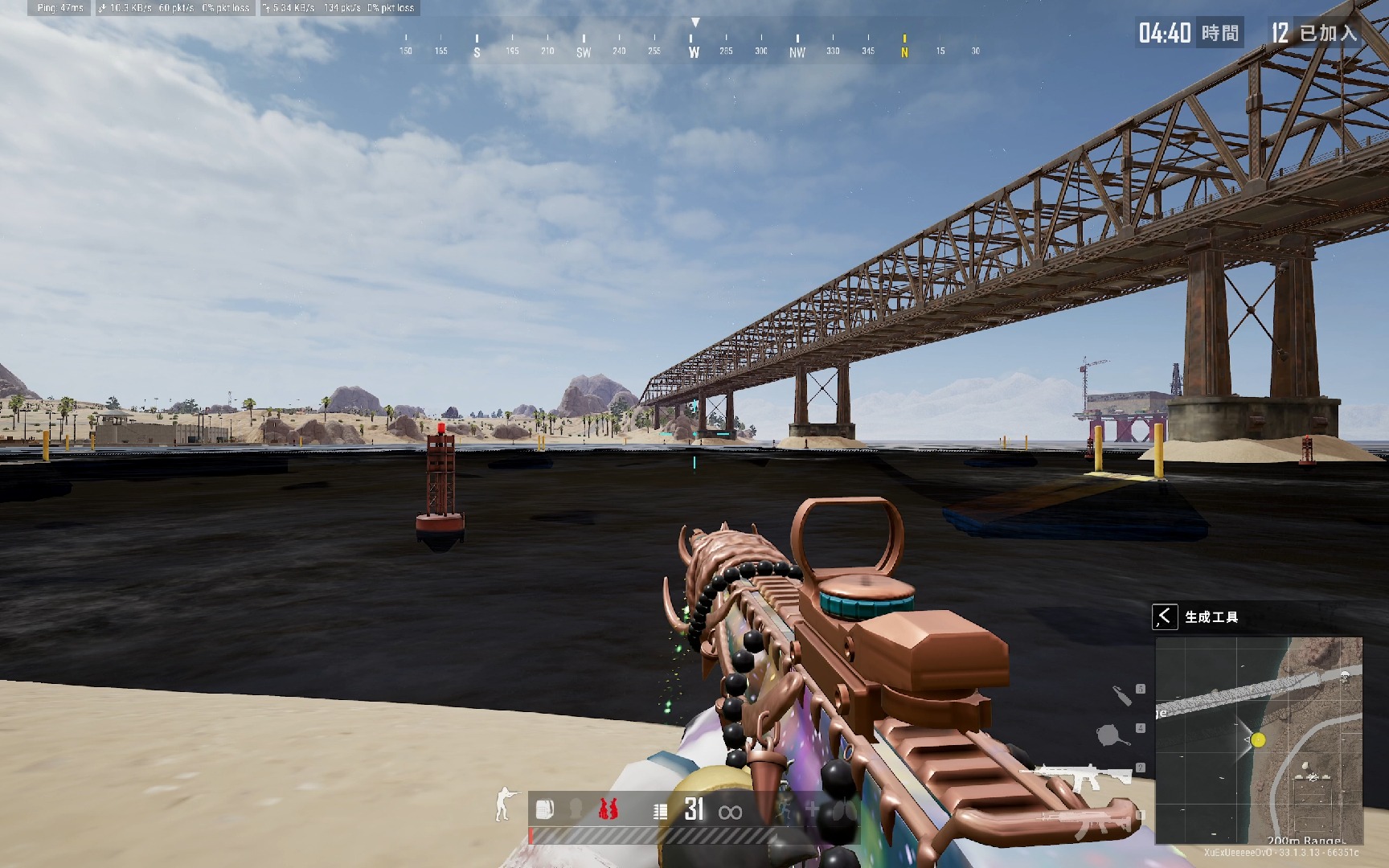Click the lungs breath indicator icon
The height and width of the screenshot is (868, 1389).
click(x=844, y=809)
